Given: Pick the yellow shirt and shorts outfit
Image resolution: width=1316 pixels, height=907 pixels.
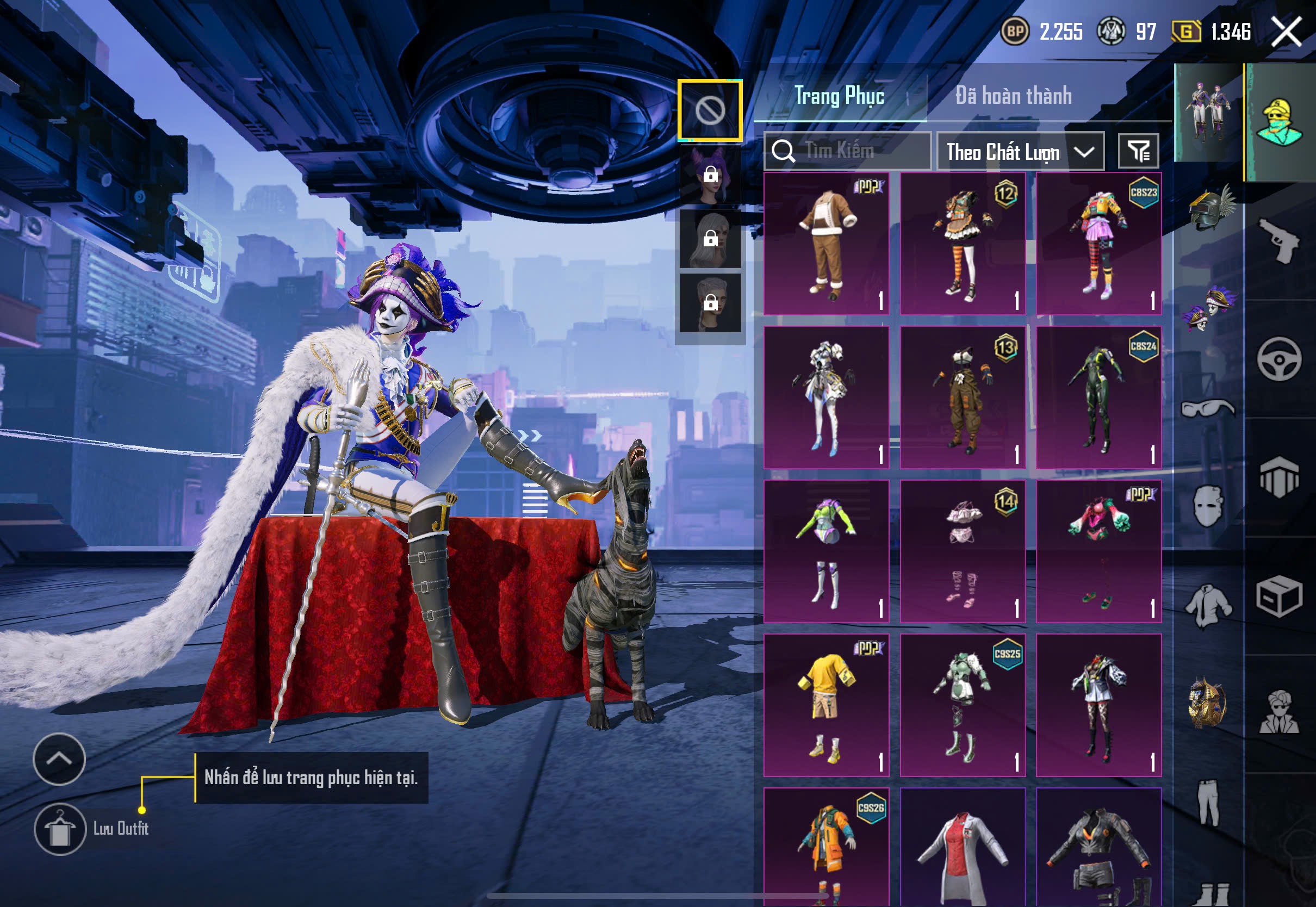Looking at the screenshot, I should click(826, 705).
